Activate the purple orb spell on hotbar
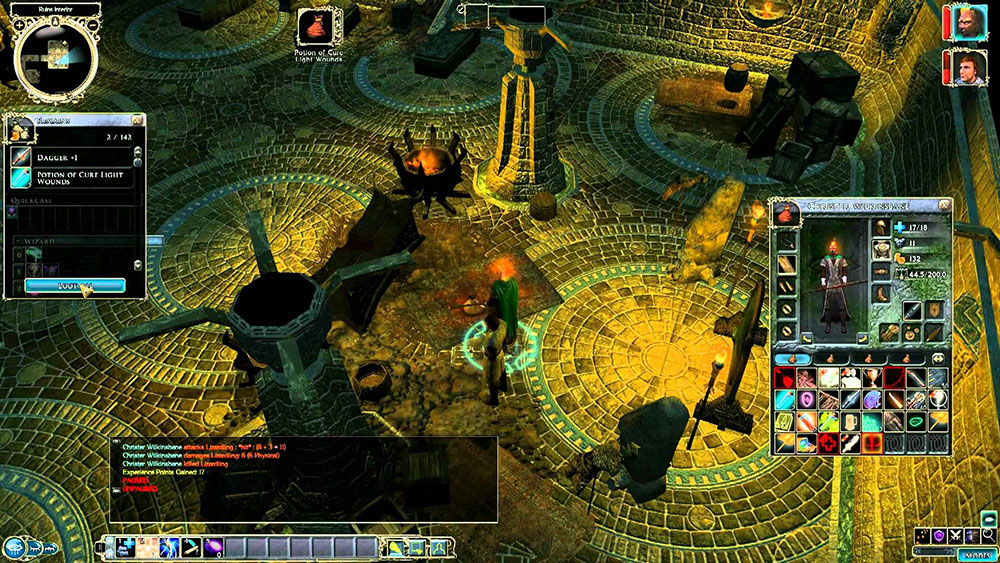This screenshot has width=1000, height=563. point(214,546)
